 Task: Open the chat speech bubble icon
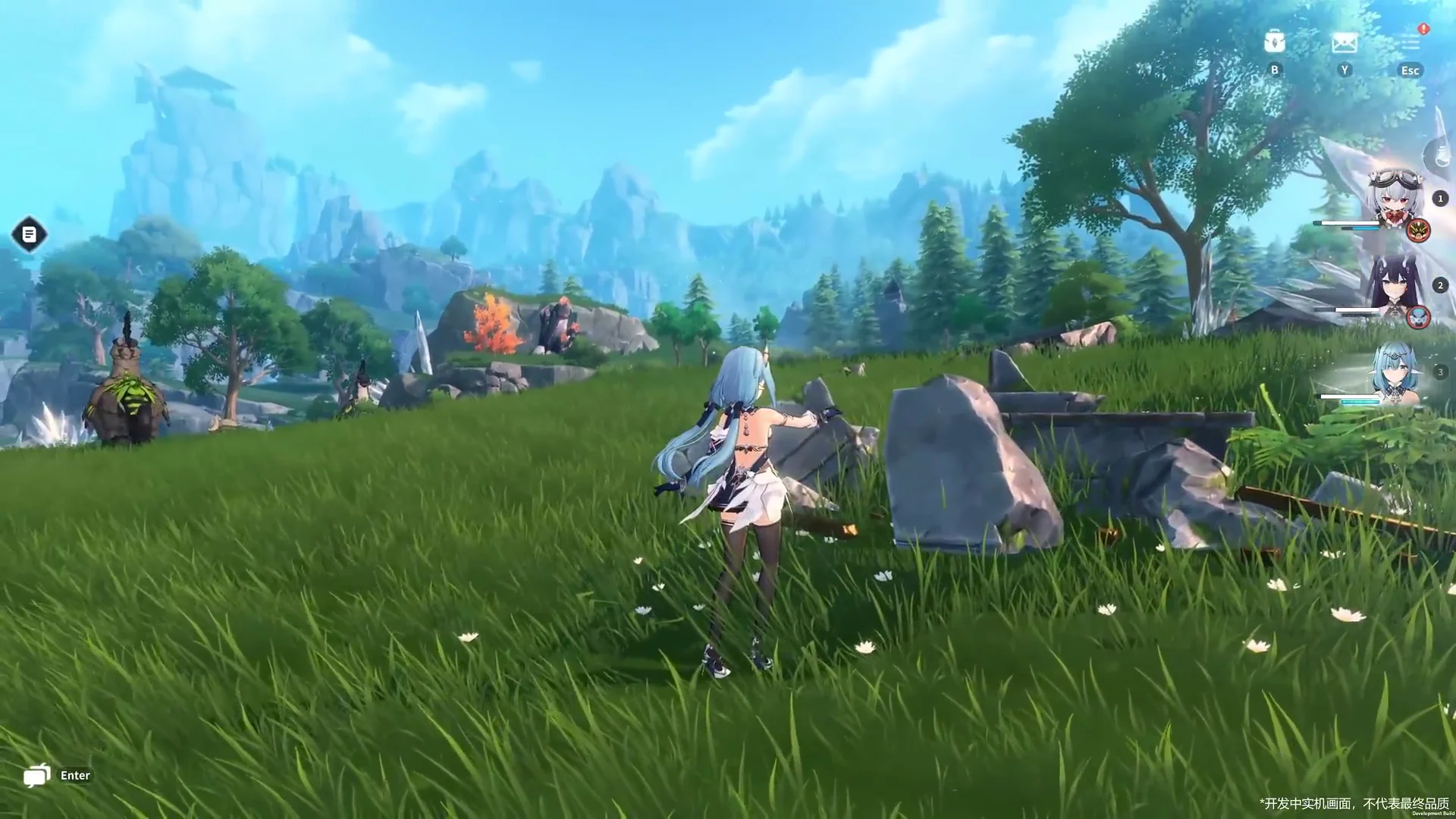pos(36,775)
